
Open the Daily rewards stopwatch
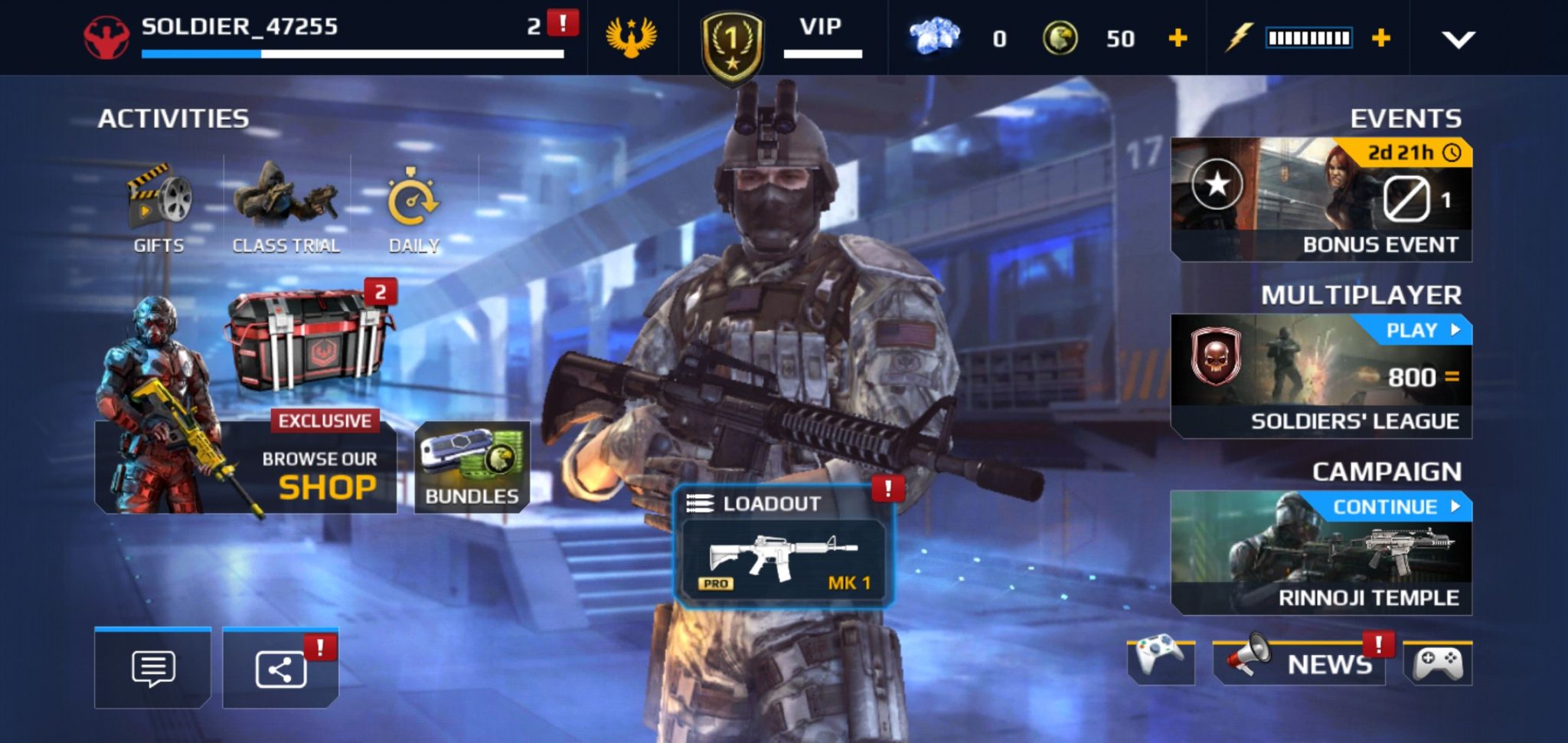tap(413, 207)
